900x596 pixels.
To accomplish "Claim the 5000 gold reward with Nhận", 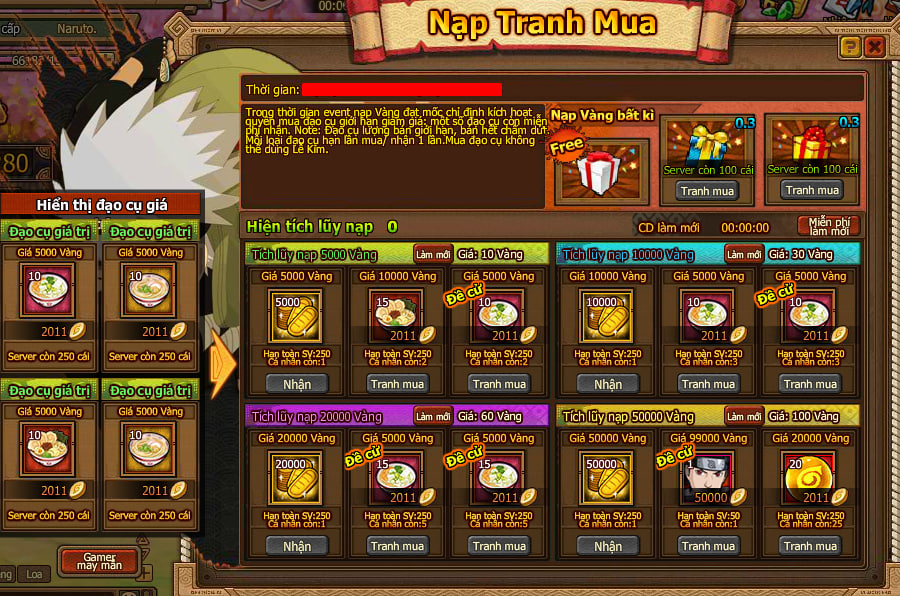I will click(297, 384).
